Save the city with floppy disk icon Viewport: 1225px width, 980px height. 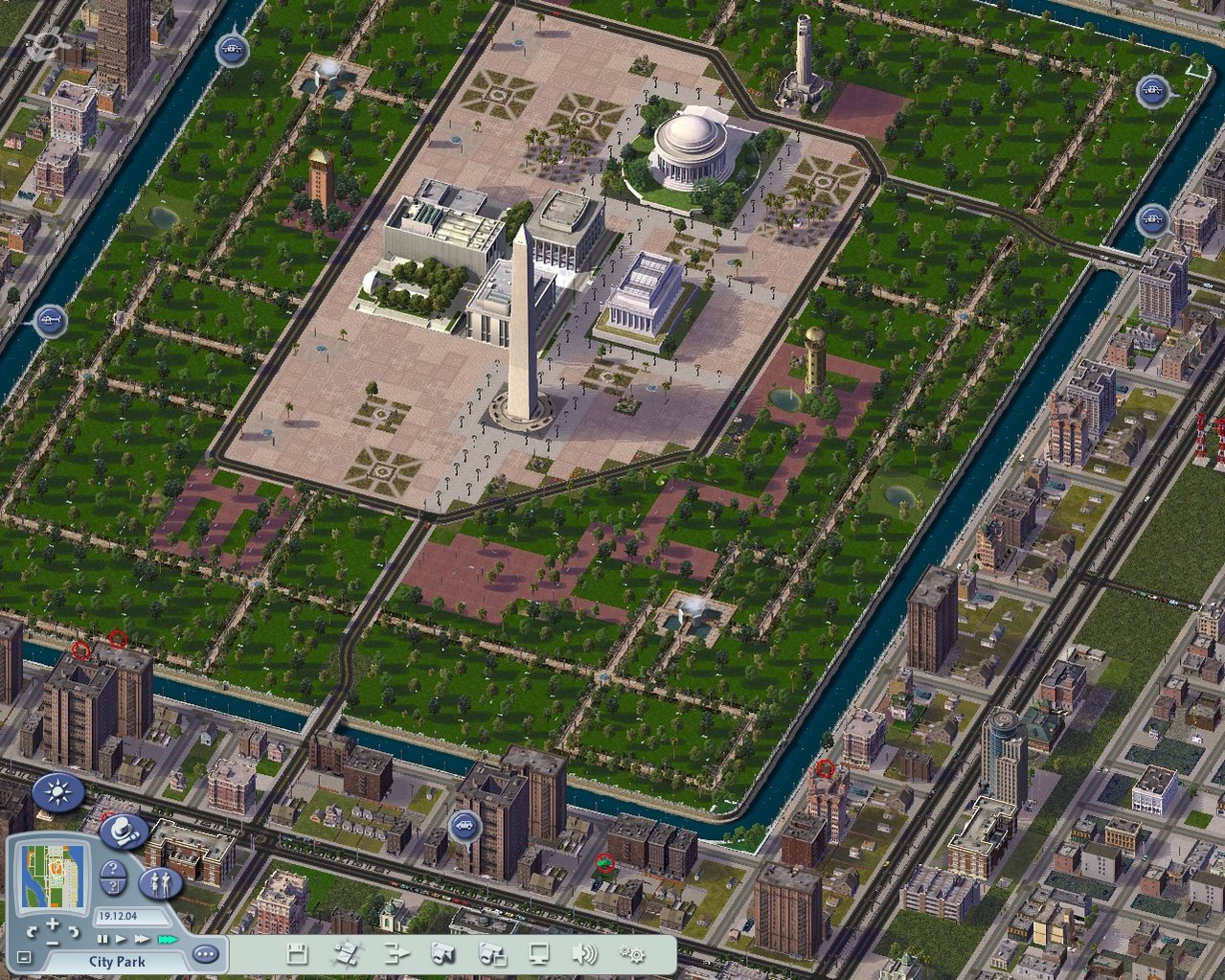[298, 953]
